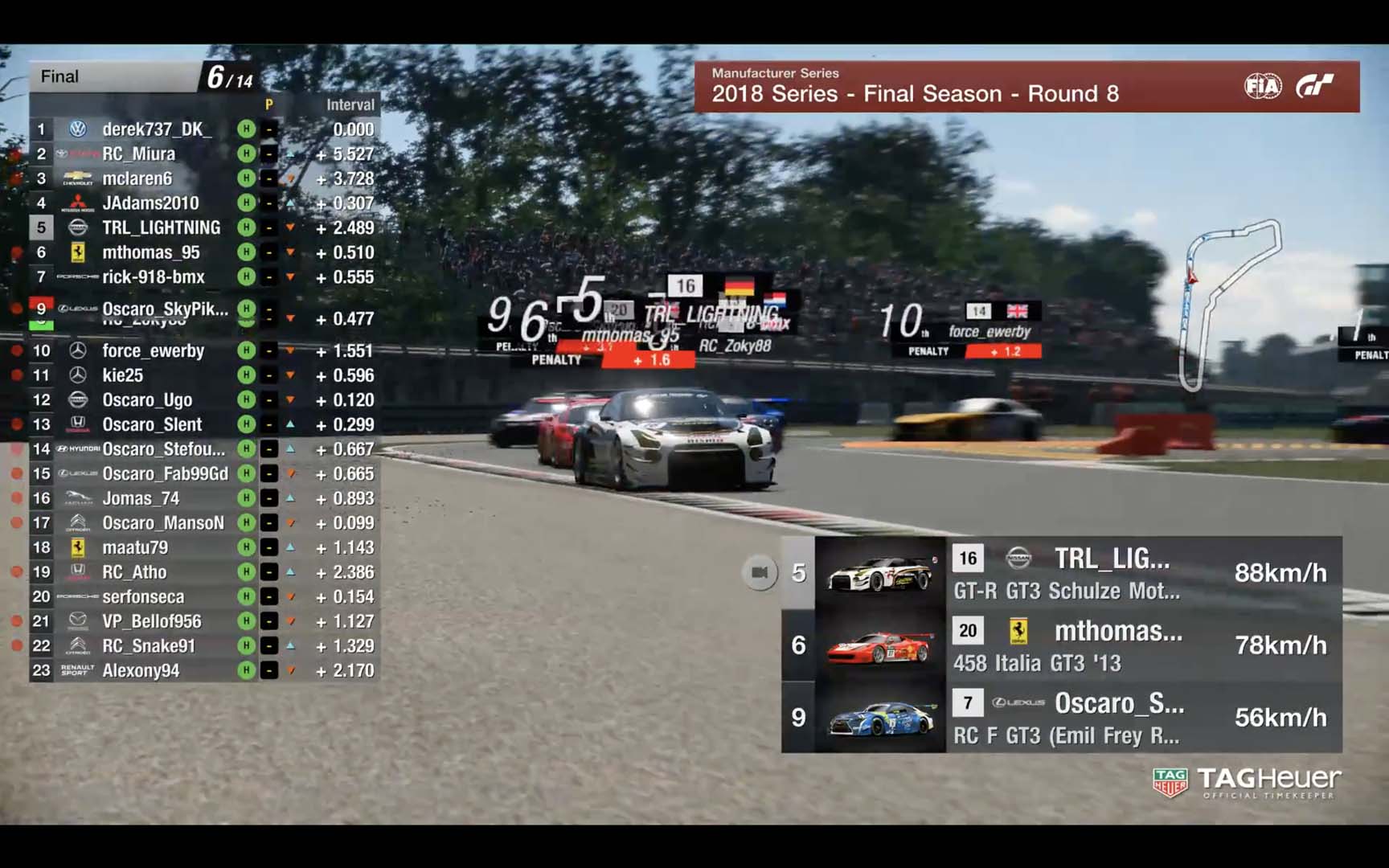Select mclaren6 in the standings list
Viewport: 1389px width, 868px height.
137,178
